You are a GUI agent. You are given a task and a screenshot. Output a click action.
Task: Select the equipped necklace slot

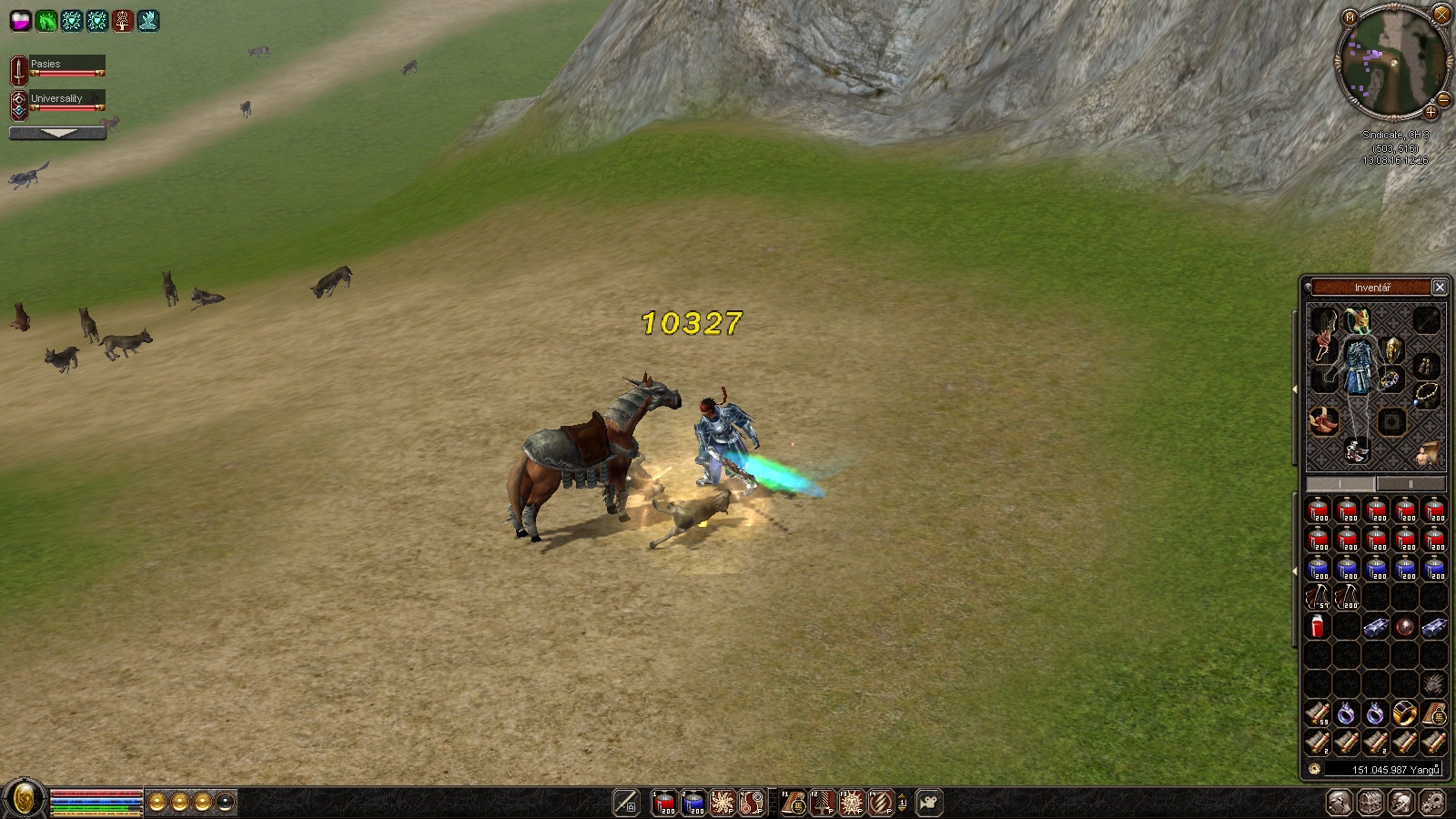[1425, 395]
